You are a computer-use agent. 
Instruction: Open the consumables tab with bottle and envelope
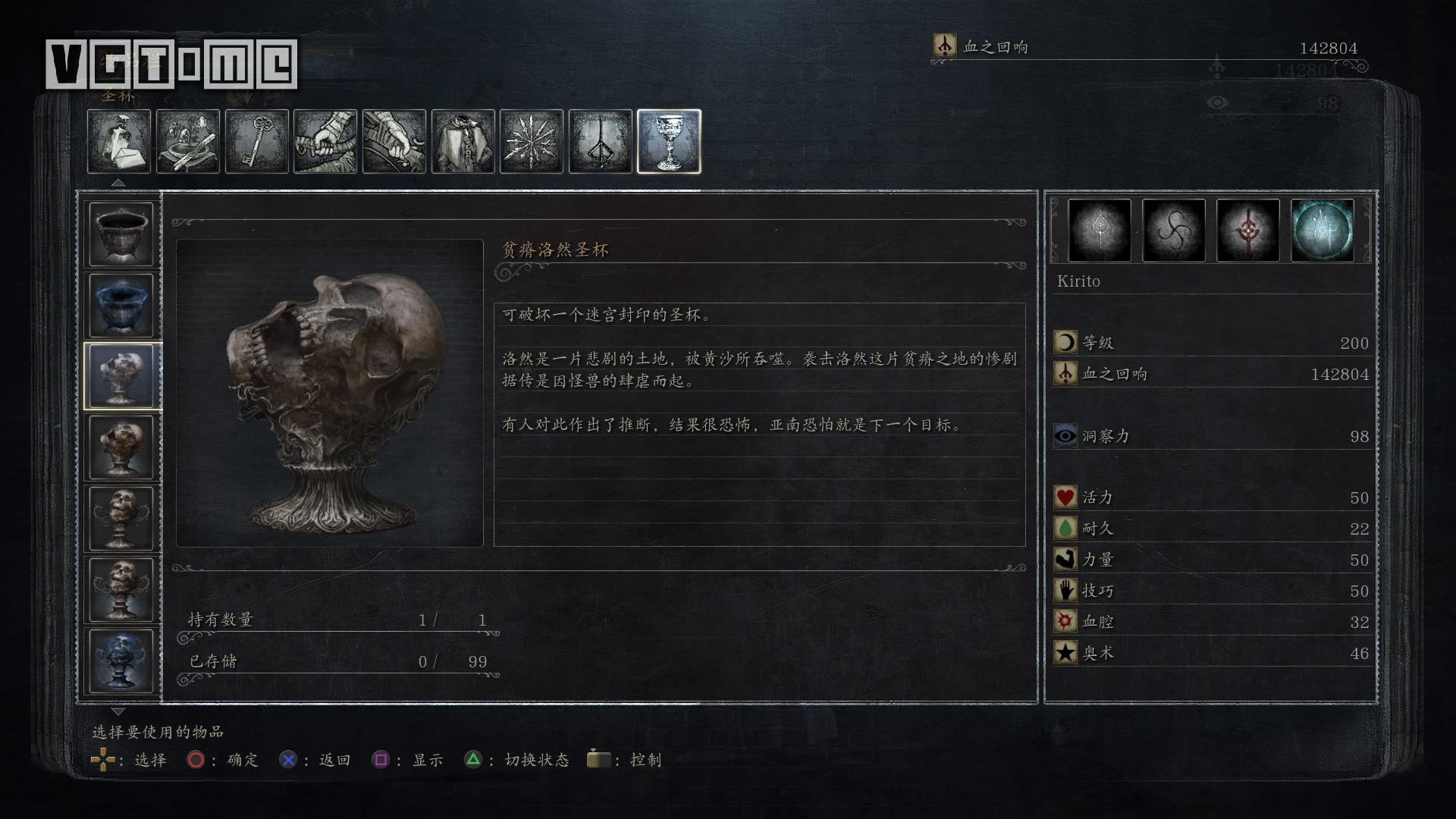click(x=119, y=142)
